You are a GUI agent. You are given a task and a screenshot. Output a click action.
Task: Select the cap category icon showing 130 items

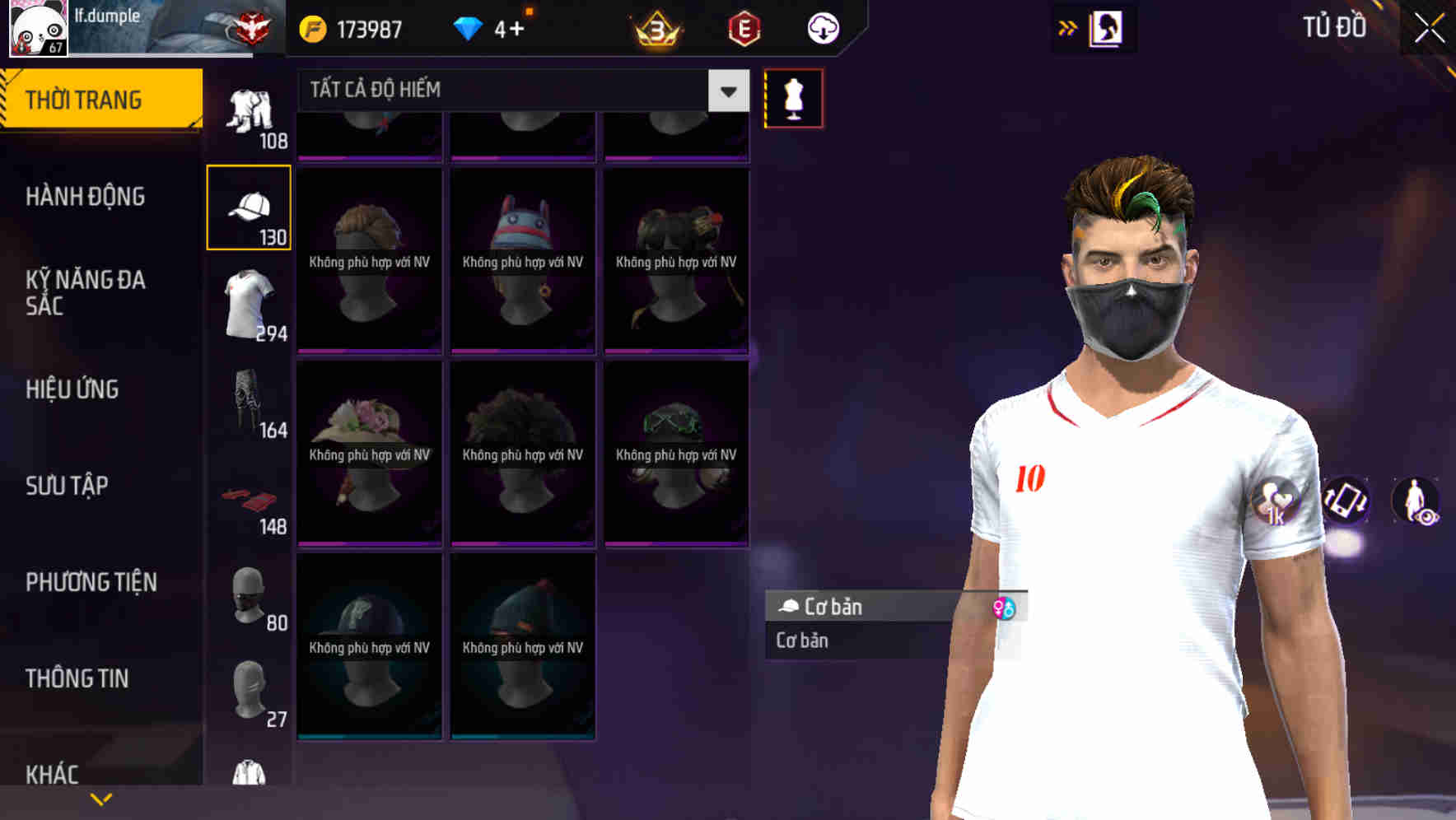249,206
